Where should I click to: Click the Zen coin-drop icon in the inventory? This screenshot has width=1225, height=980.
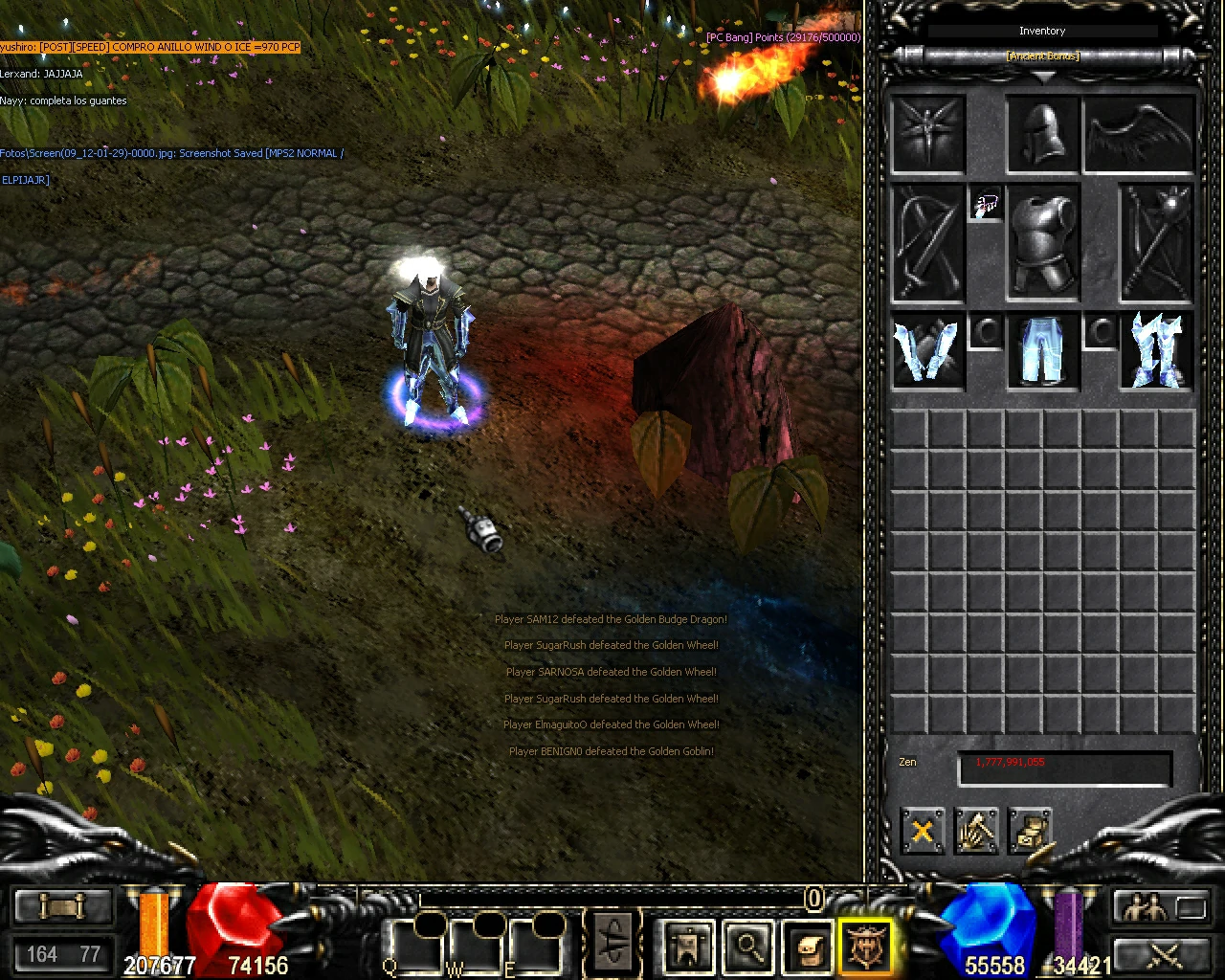tap(1030, 831)
